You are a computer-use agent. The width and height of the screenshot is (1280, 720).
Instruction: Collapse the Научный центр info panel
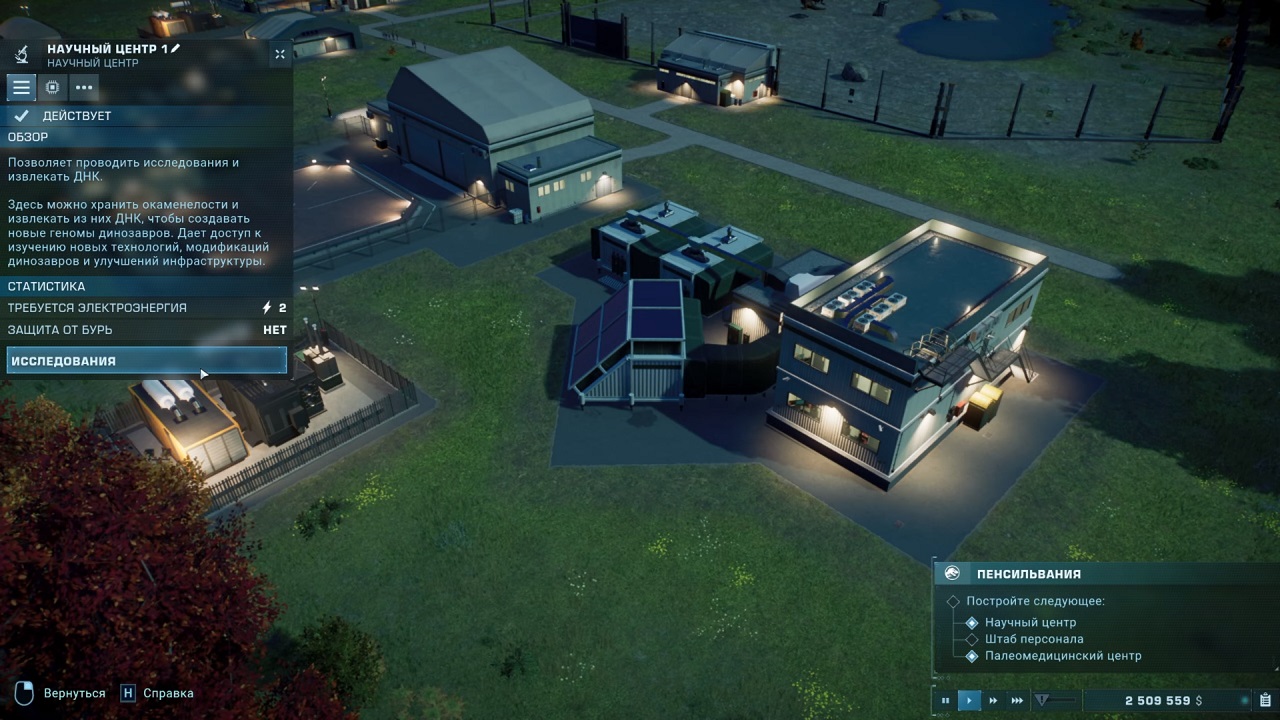click(280, 54)
